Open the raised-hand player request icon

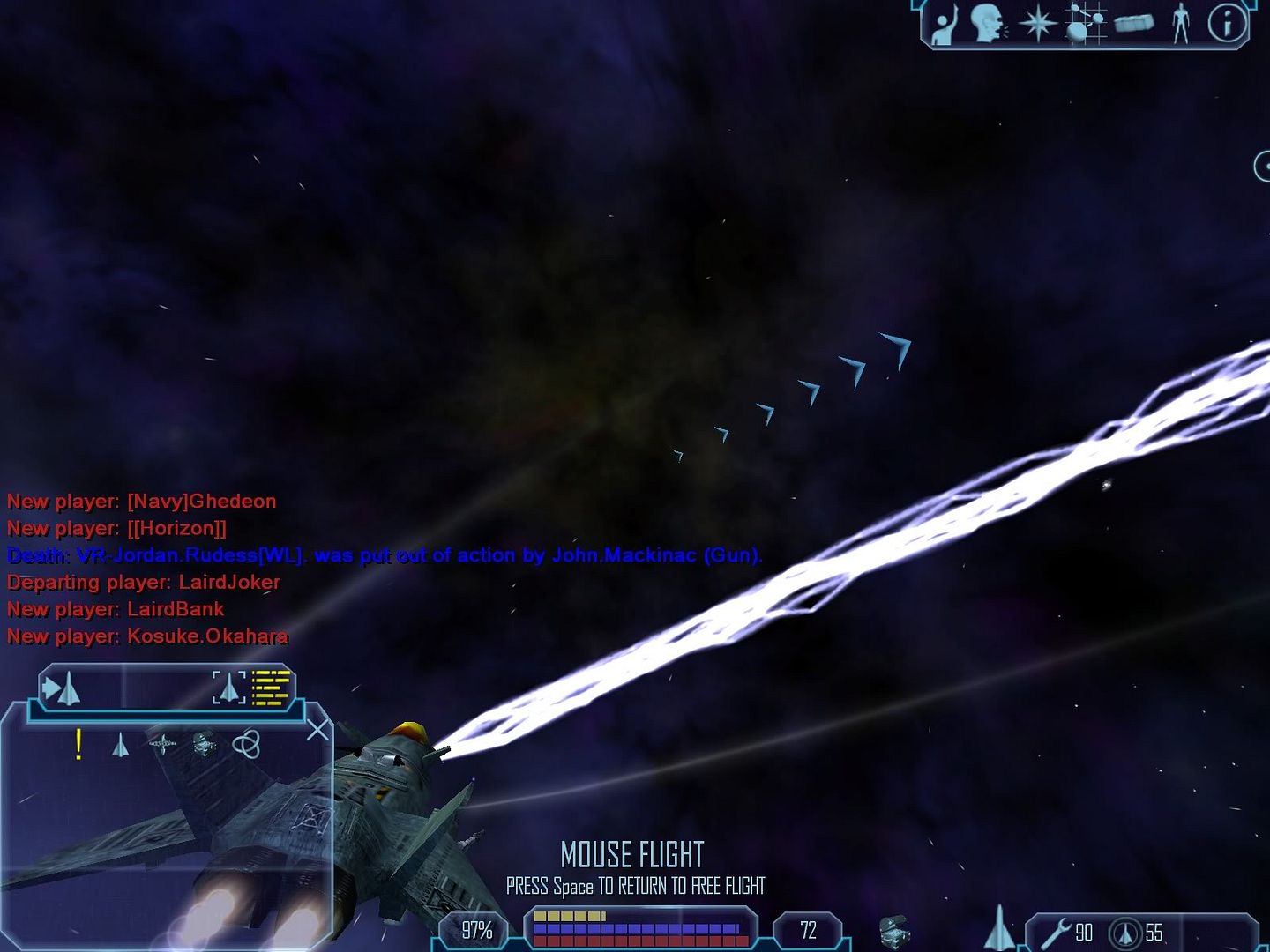click(945, 24)
